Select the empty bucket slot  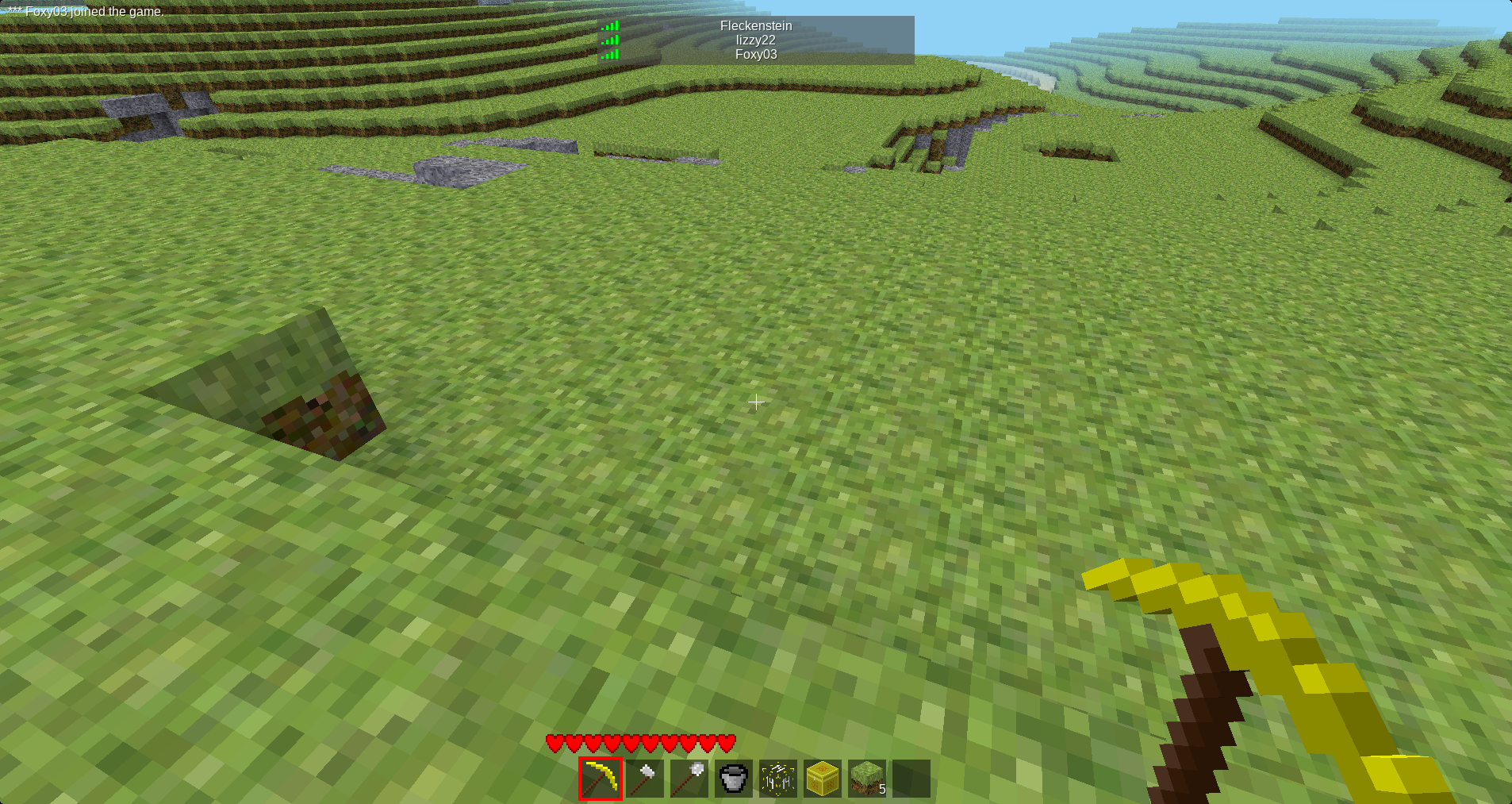734,779
